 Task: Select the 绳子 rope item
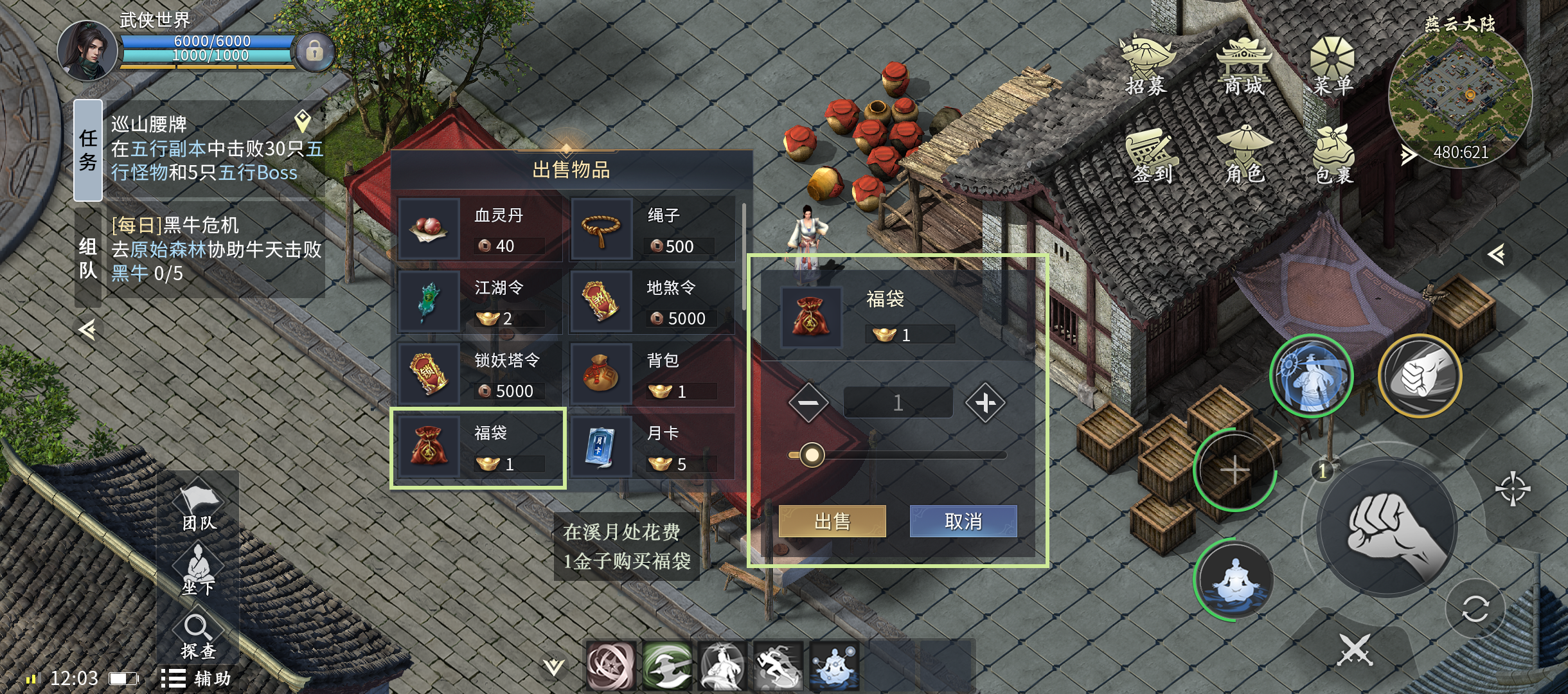(652, 229)
